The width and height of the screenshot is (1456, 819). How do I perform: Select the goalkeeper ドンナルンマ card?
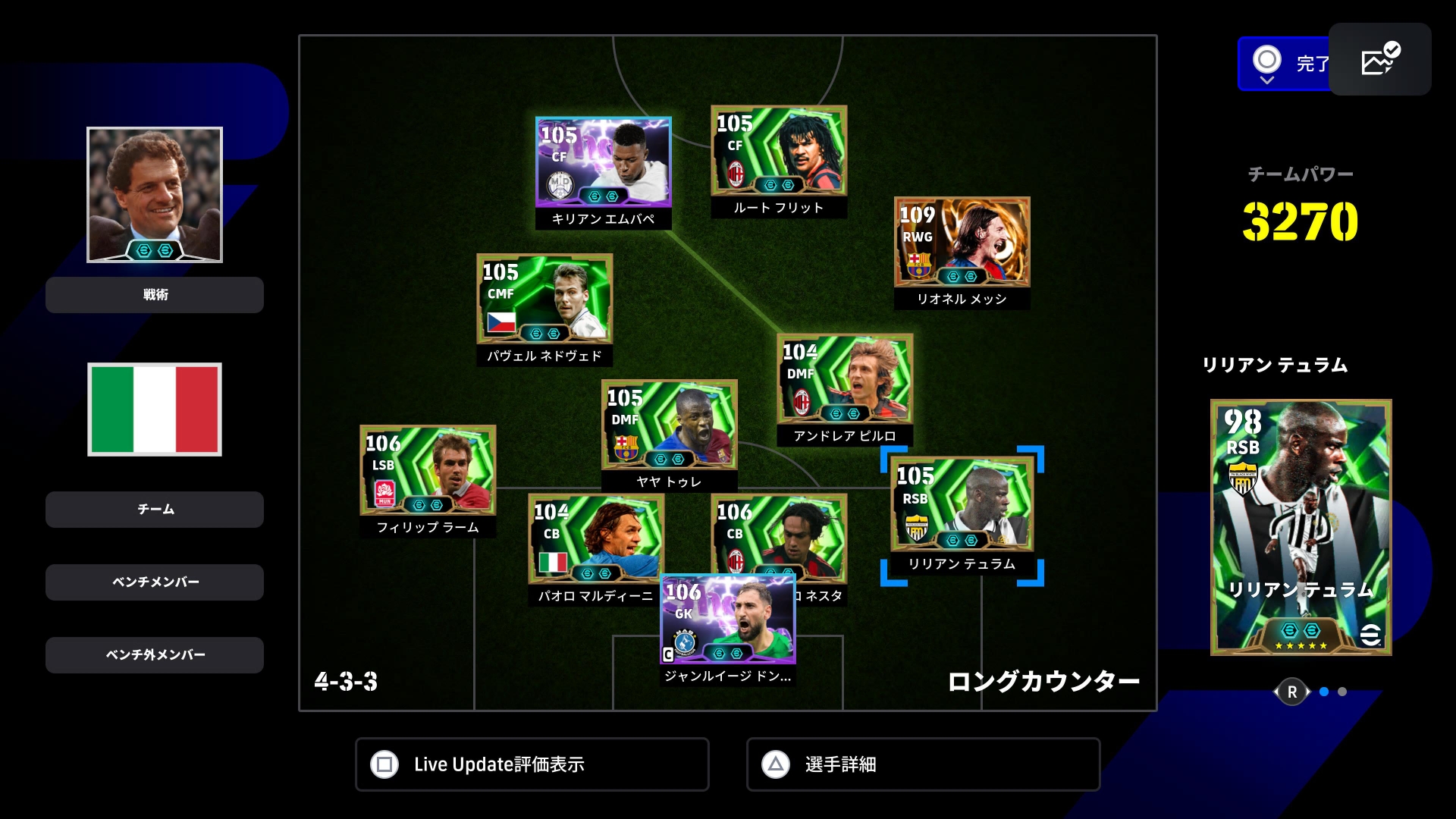tap(728, 622)
